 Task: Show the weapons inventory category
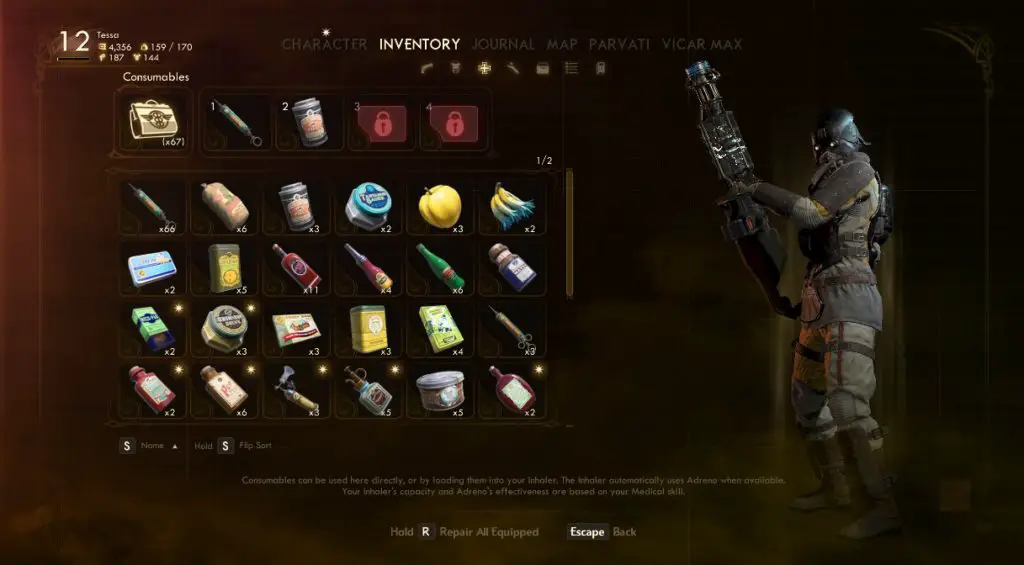coord(428,68)
